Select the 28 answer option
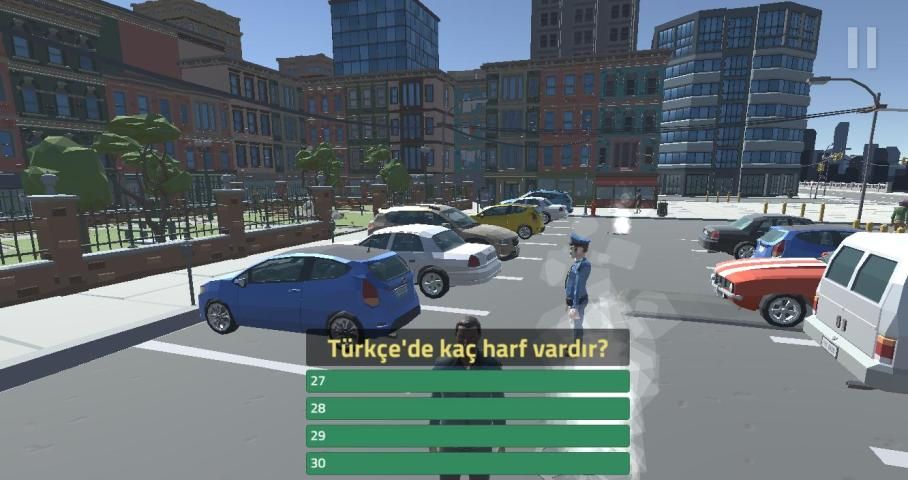 point(467,409)
